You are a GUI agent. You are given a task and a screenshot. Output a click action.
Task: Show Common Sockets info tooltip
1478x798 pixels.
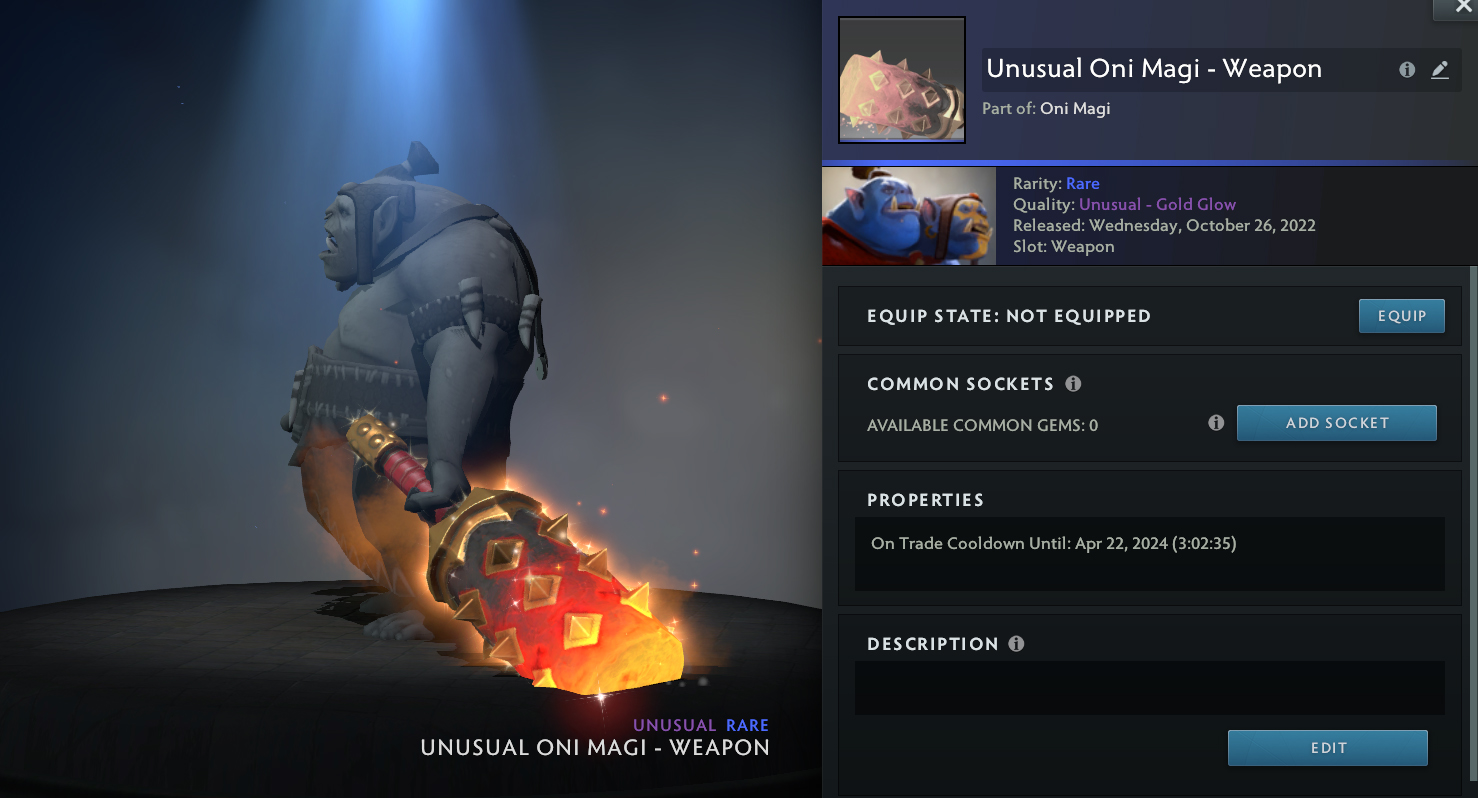1073,384
